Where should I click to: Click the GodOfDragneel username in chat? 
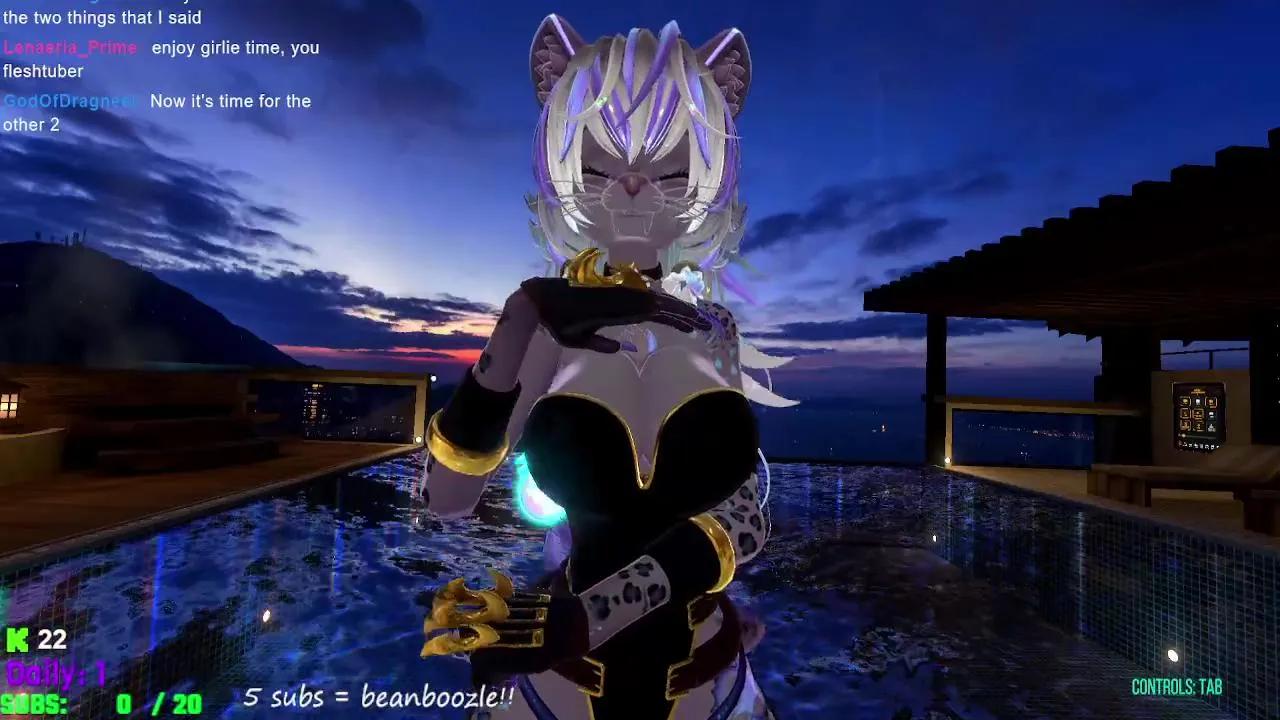click(71, 101)
